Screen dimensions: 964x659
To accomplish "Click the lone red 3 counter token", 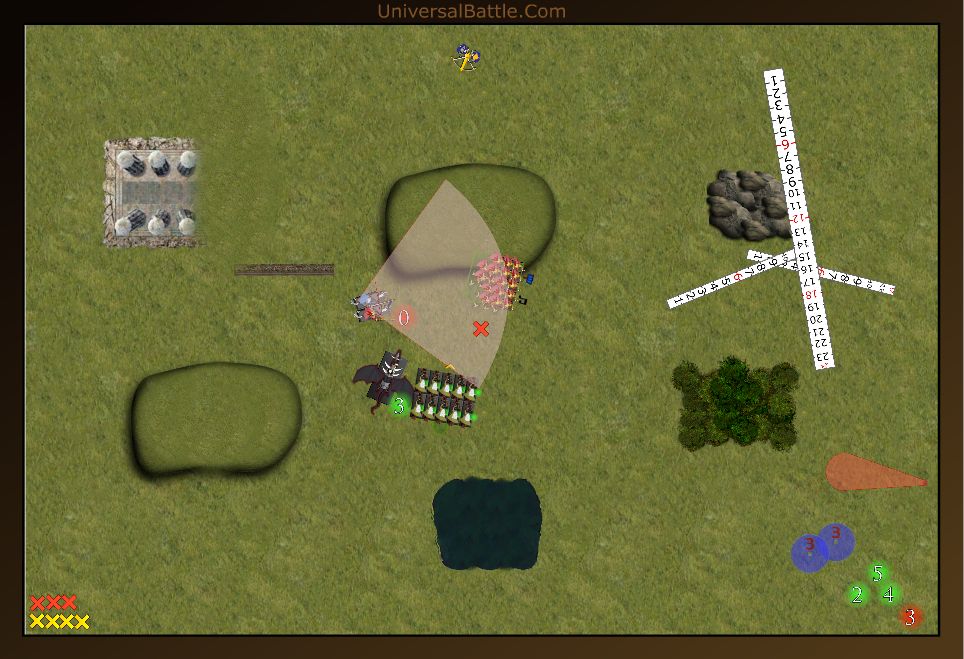I will (x=910, y=617).
